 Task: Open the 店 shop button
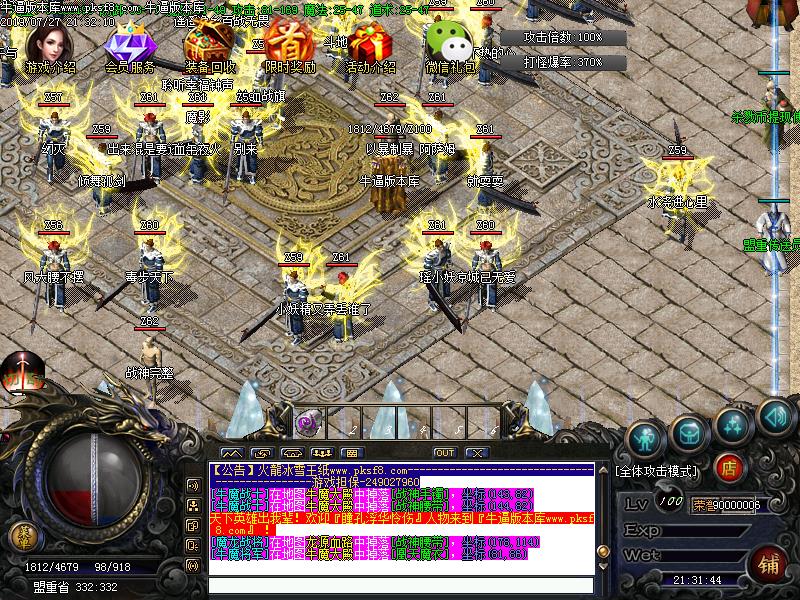pos(730,467)
